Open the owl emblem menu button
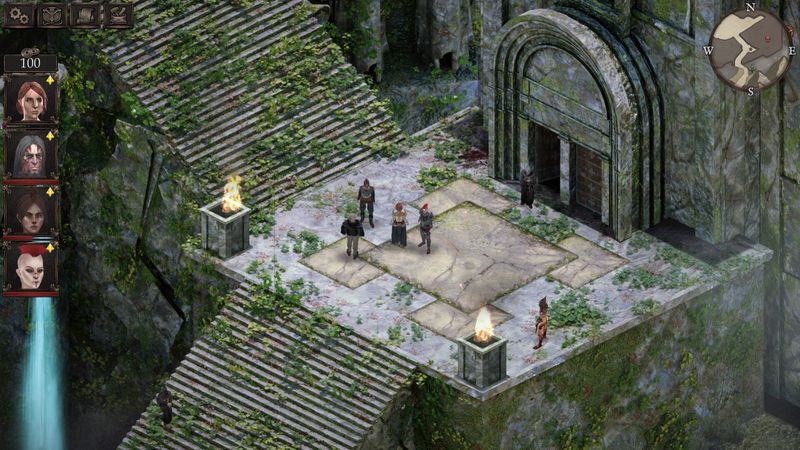The width and height of the screenshot is (800, 450). (52, 15)
